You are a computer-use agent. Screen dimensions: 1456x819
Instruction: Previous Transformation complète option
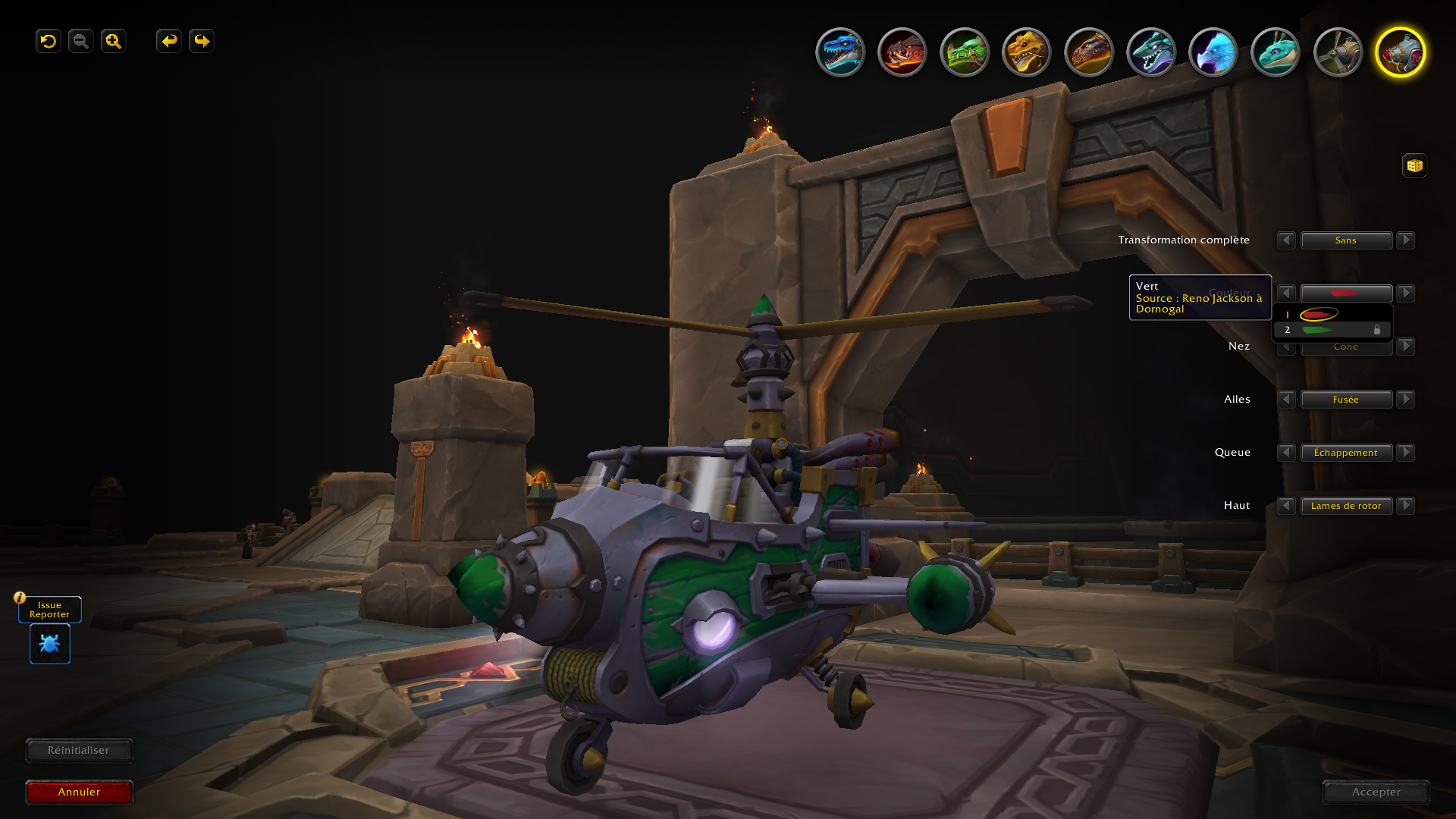point(1286,240)
